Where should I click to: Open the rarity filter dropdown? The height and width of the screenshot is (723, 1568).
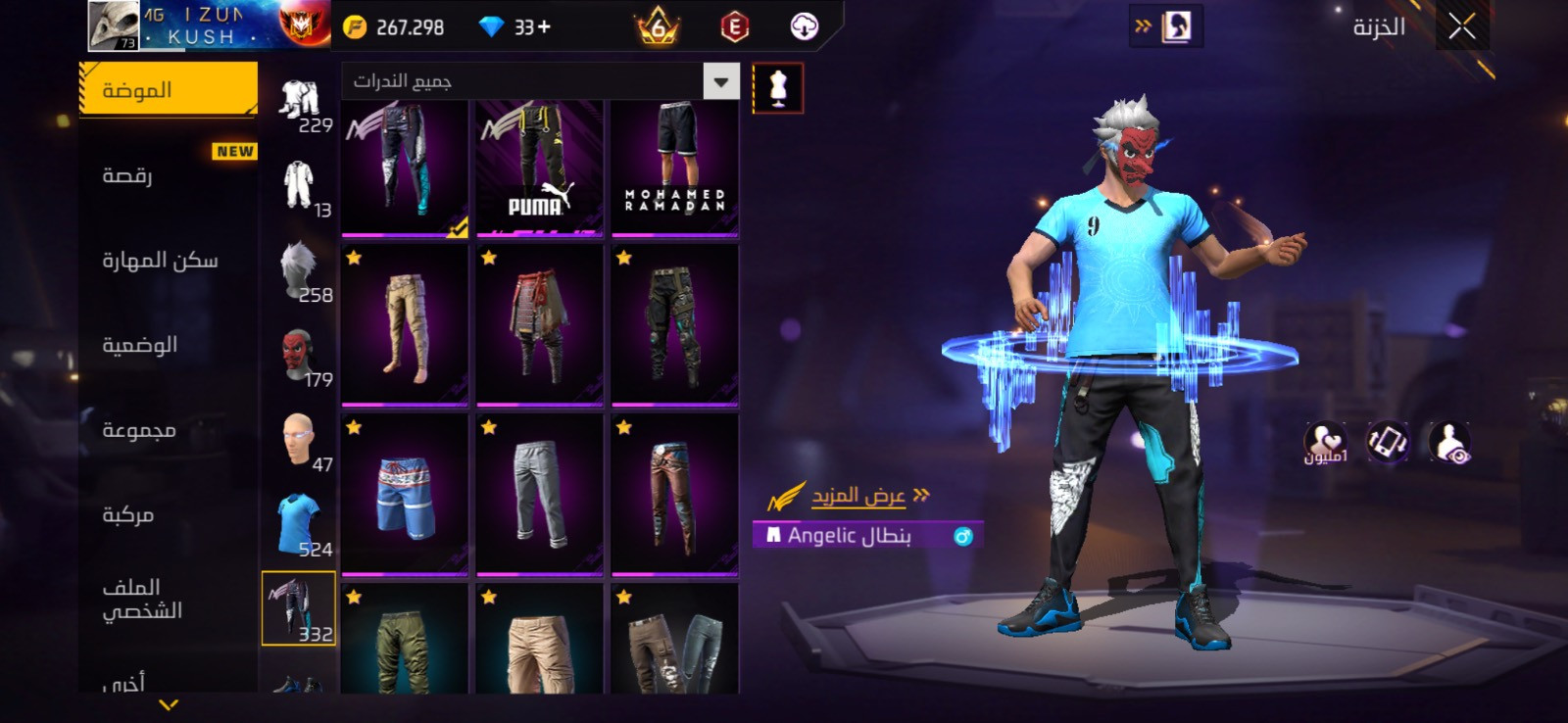721,81
